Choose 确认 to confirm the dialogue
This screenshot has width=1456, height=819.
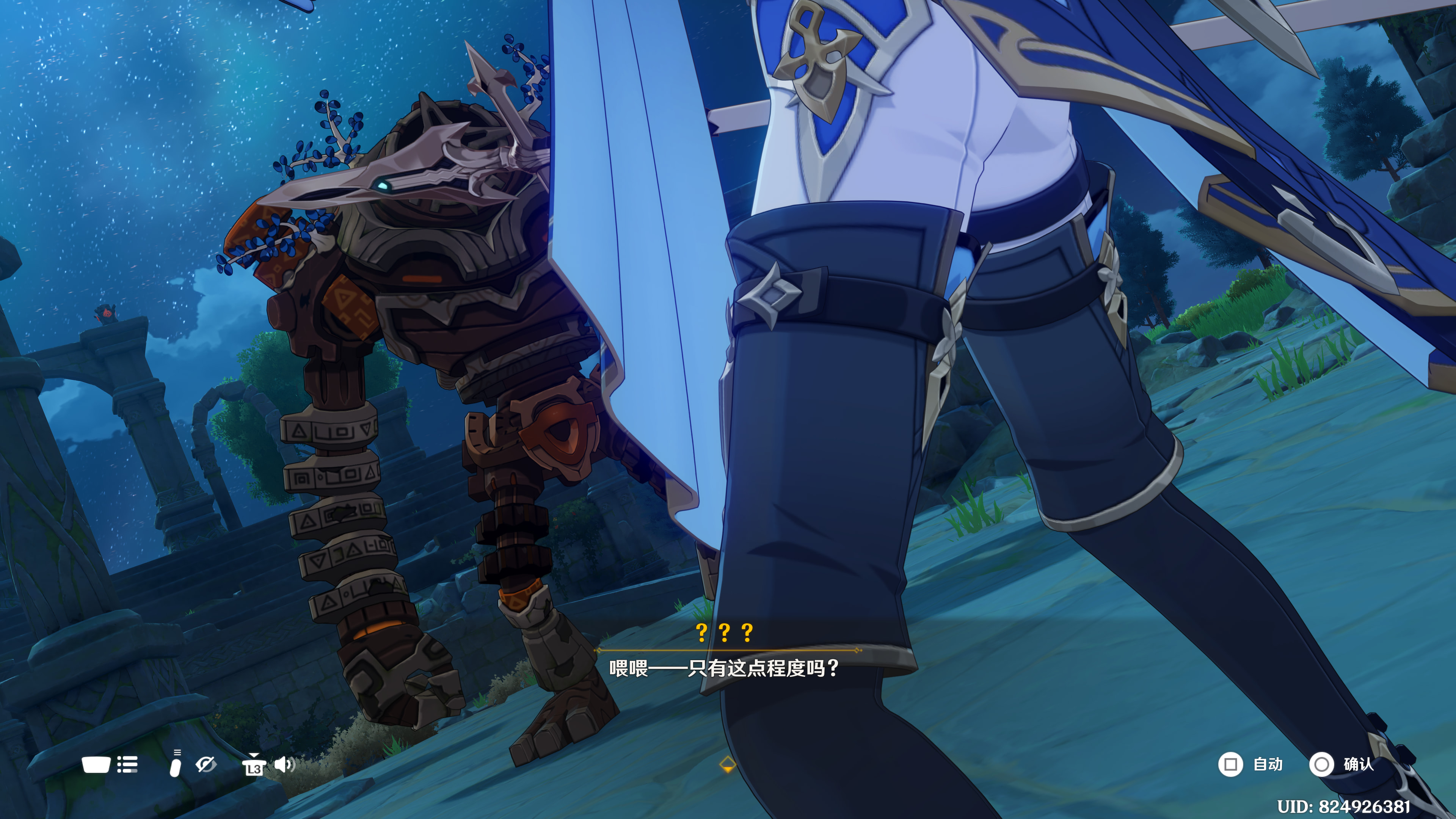[x=1341, y=764]
